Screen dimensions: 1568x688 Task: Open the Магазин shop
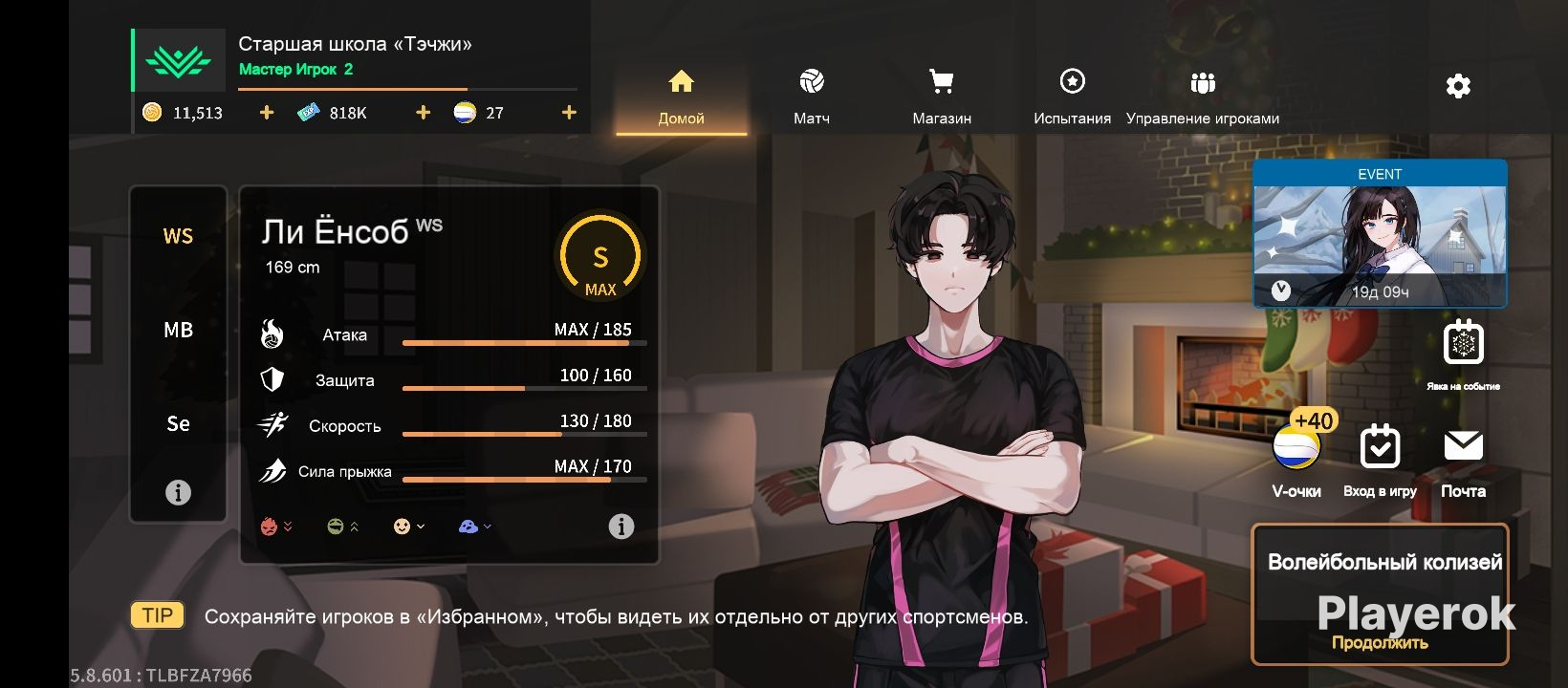[942, 97]
